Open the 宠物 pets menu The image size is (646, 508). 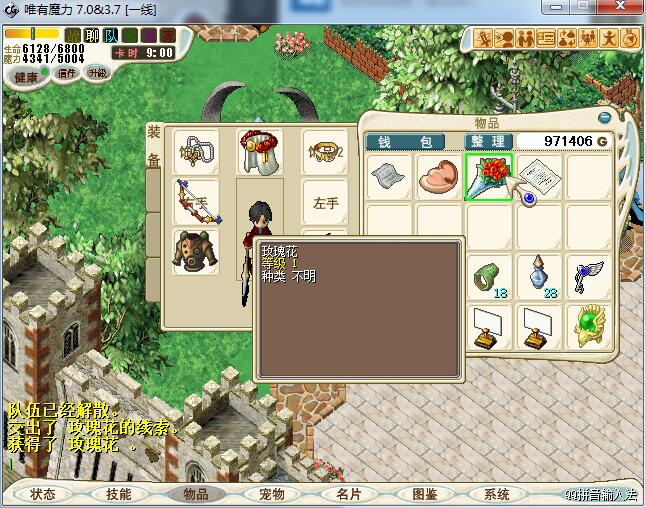272,494
